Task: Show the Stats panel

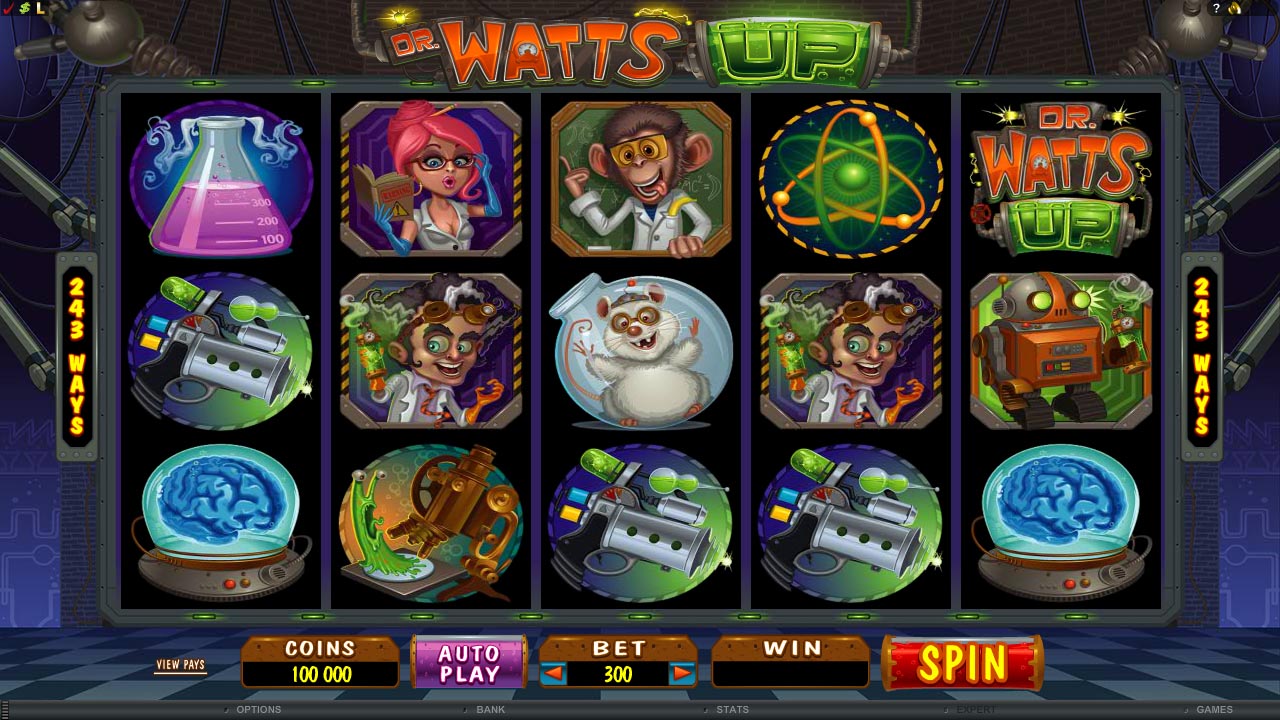Action: point(732,709)
